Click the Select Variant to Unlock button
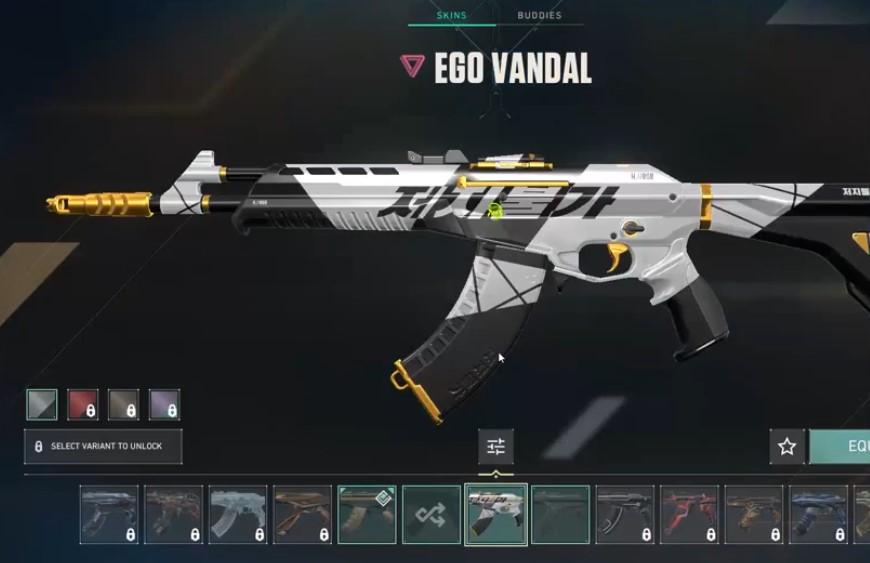Screen dimensions: 870x563 (103, 446)
